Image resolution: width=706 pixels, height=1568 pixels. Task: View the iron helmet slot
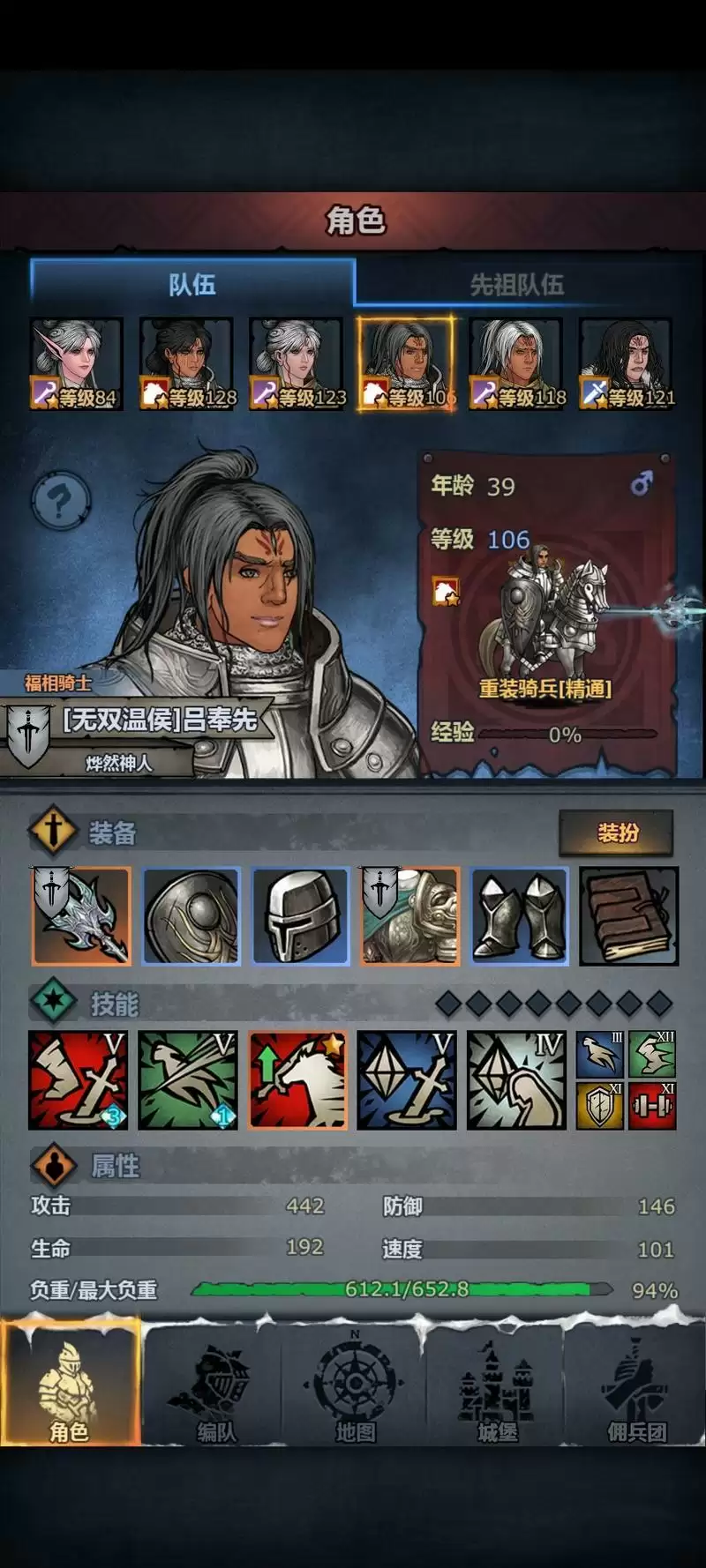(x=301, y=915)
